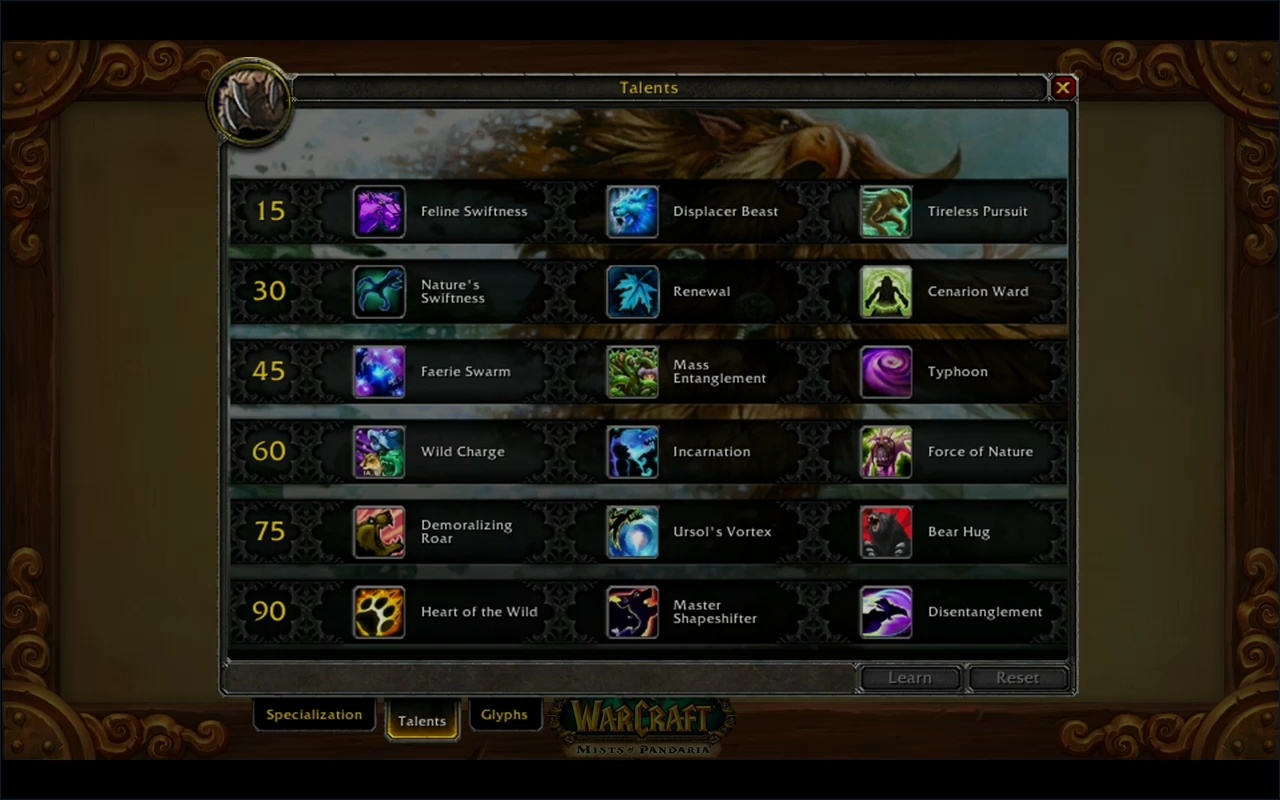
Task: Select the Typhoon vortex icon
Action: [x=885, y=371]
